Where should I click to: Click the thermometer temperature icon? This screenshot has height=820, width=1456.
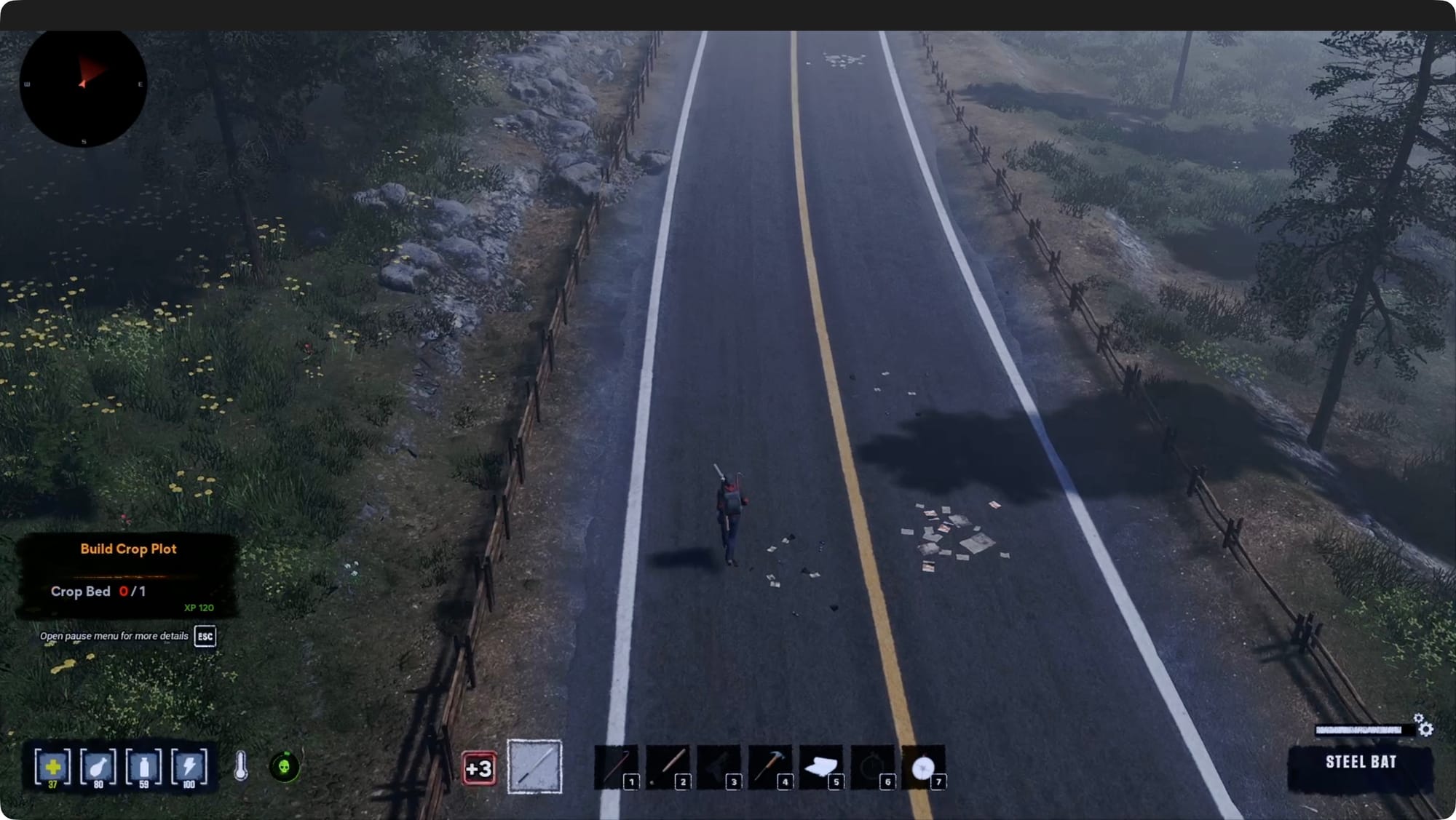[241, 766]
